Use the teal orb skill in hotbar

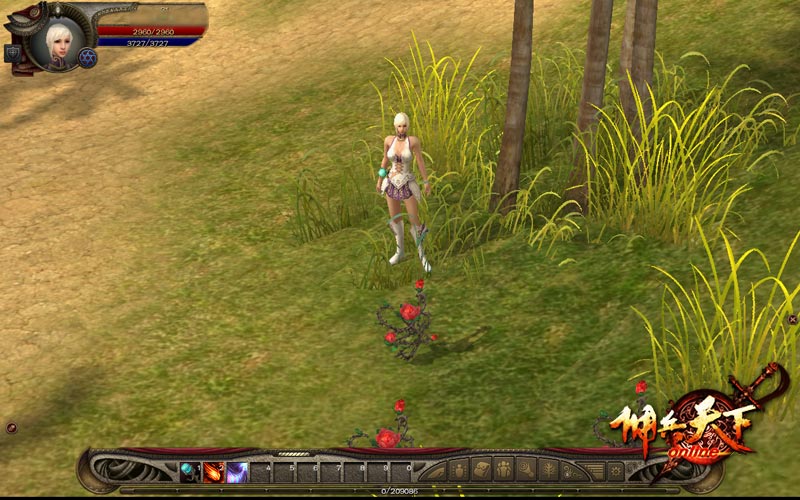[x=191, y=471]
